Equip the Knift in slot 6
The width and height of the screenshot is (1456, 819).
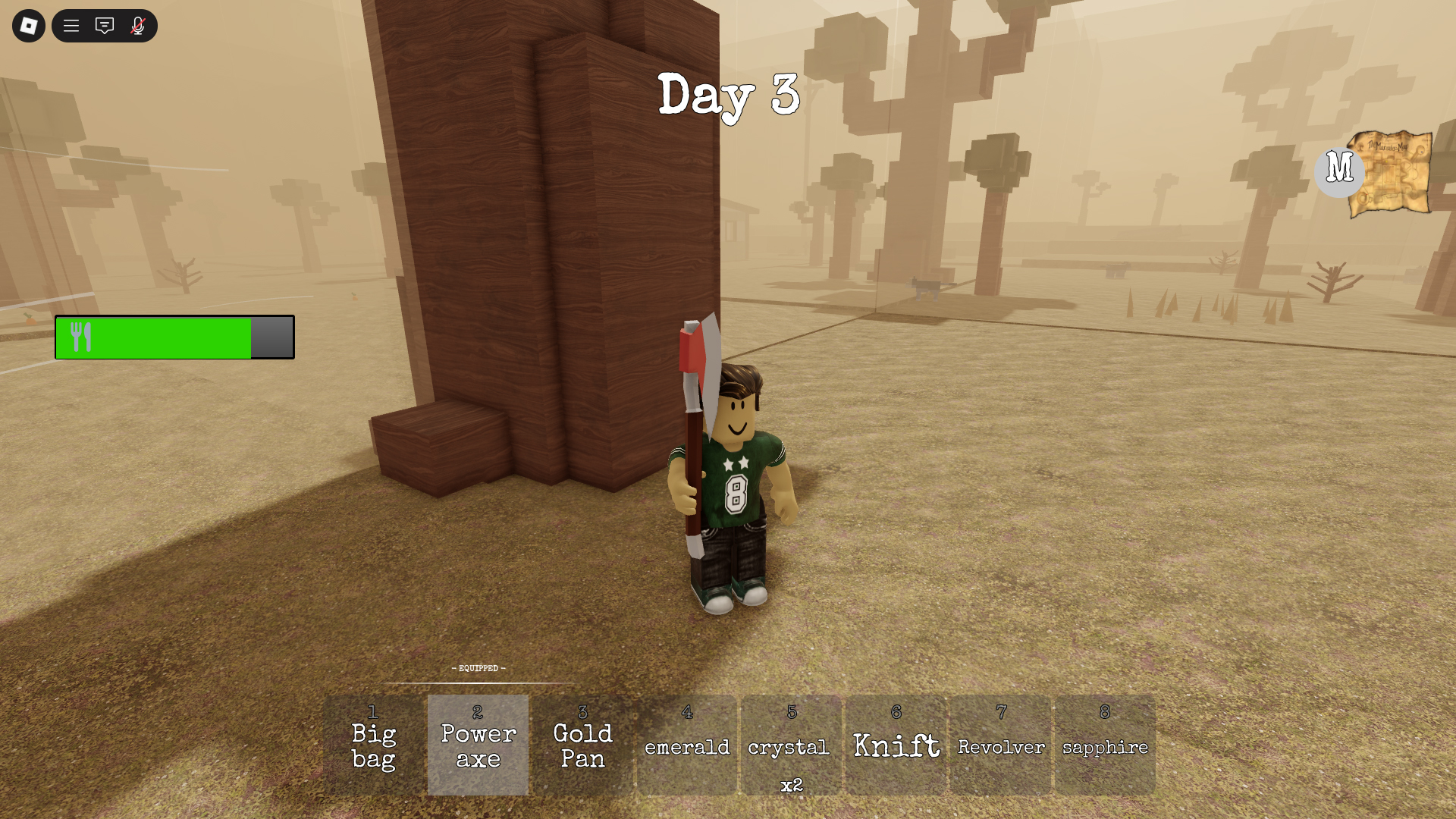pos(895,745)
